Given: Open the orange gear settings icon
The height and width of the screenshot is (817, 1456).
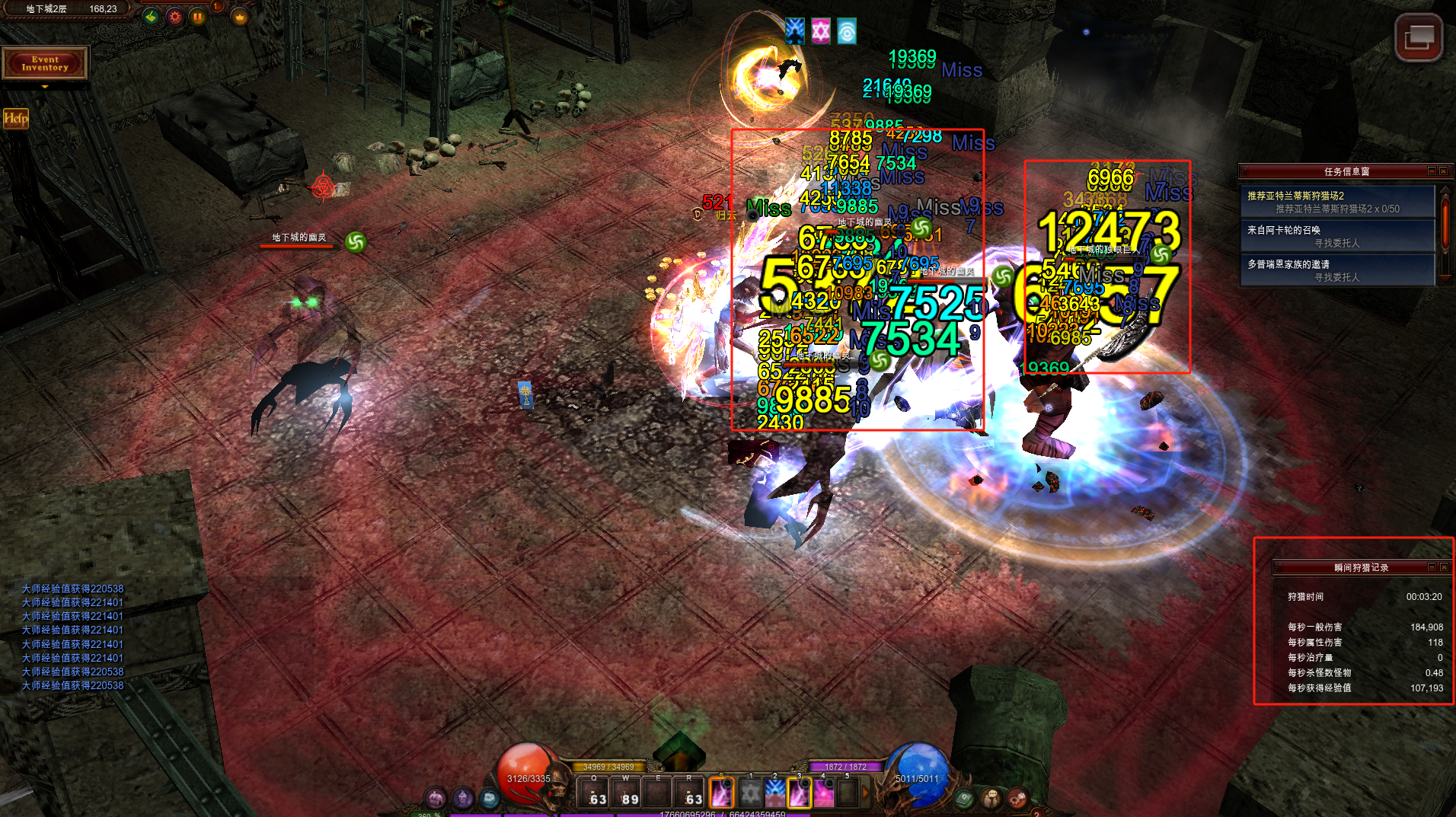Looking at the screenshot, I should 175,16.
